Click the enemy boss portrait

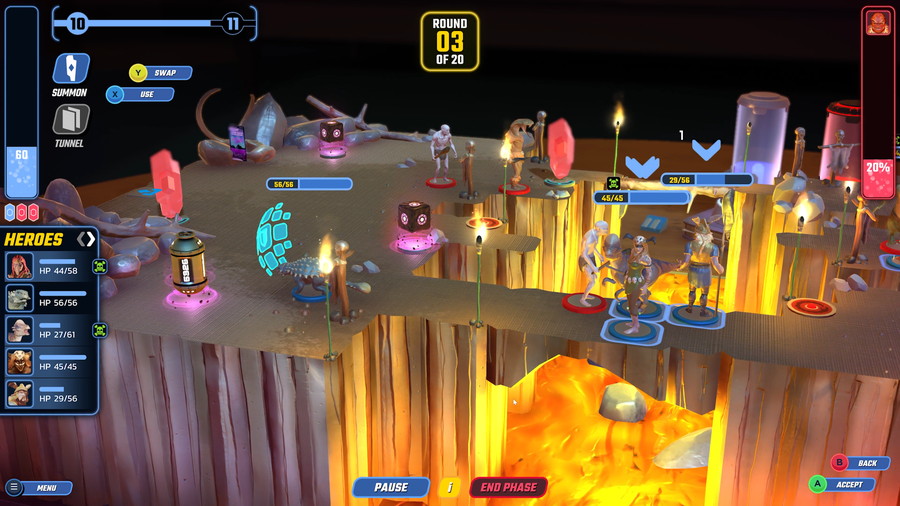(877, 23)
